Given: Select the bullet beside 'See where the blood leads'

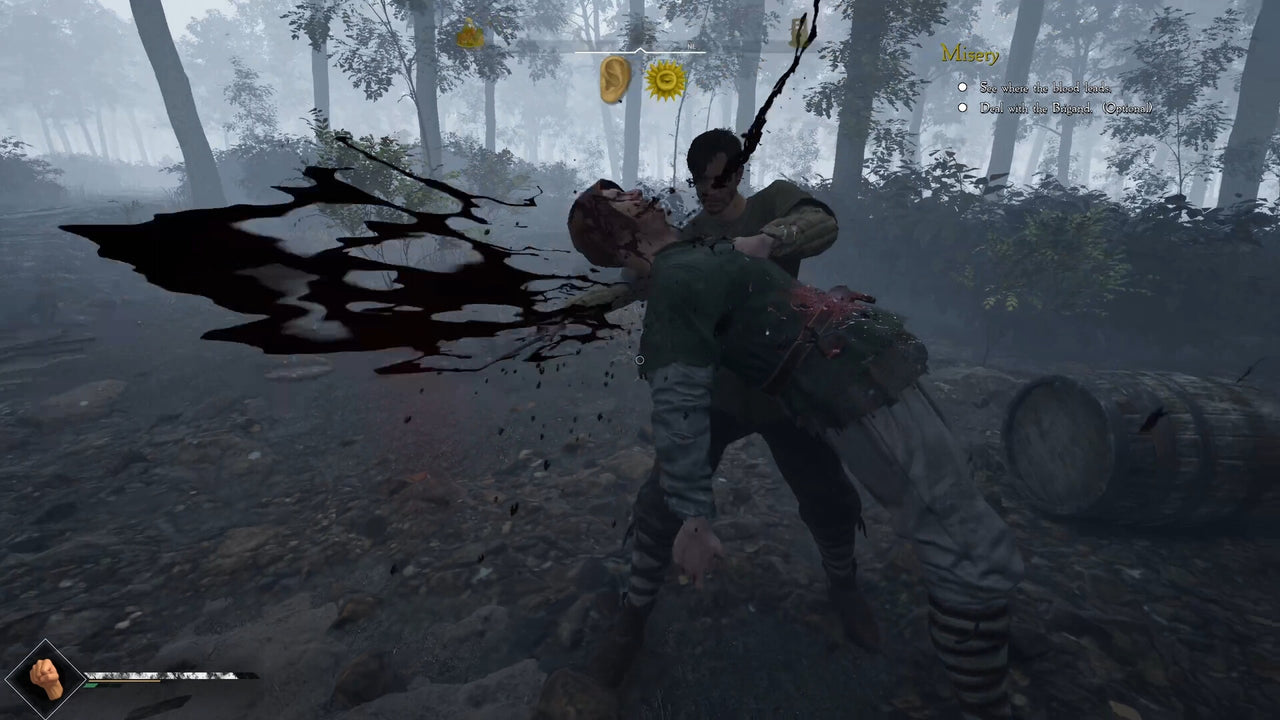Looking at the screenshot, I should [x=961, y=87].
